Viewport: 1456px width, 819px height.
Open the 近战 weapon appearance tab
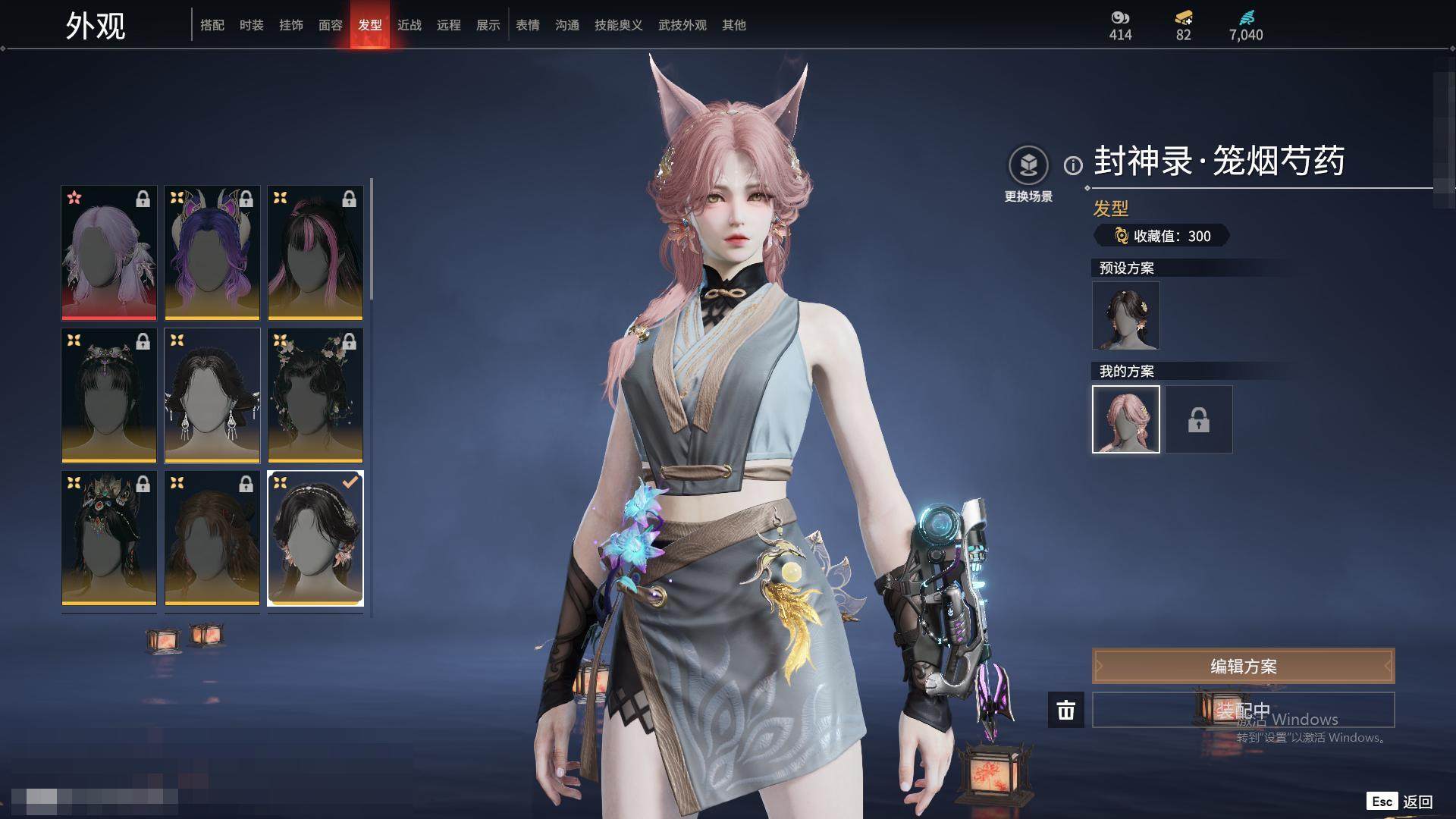pos(409,25)
